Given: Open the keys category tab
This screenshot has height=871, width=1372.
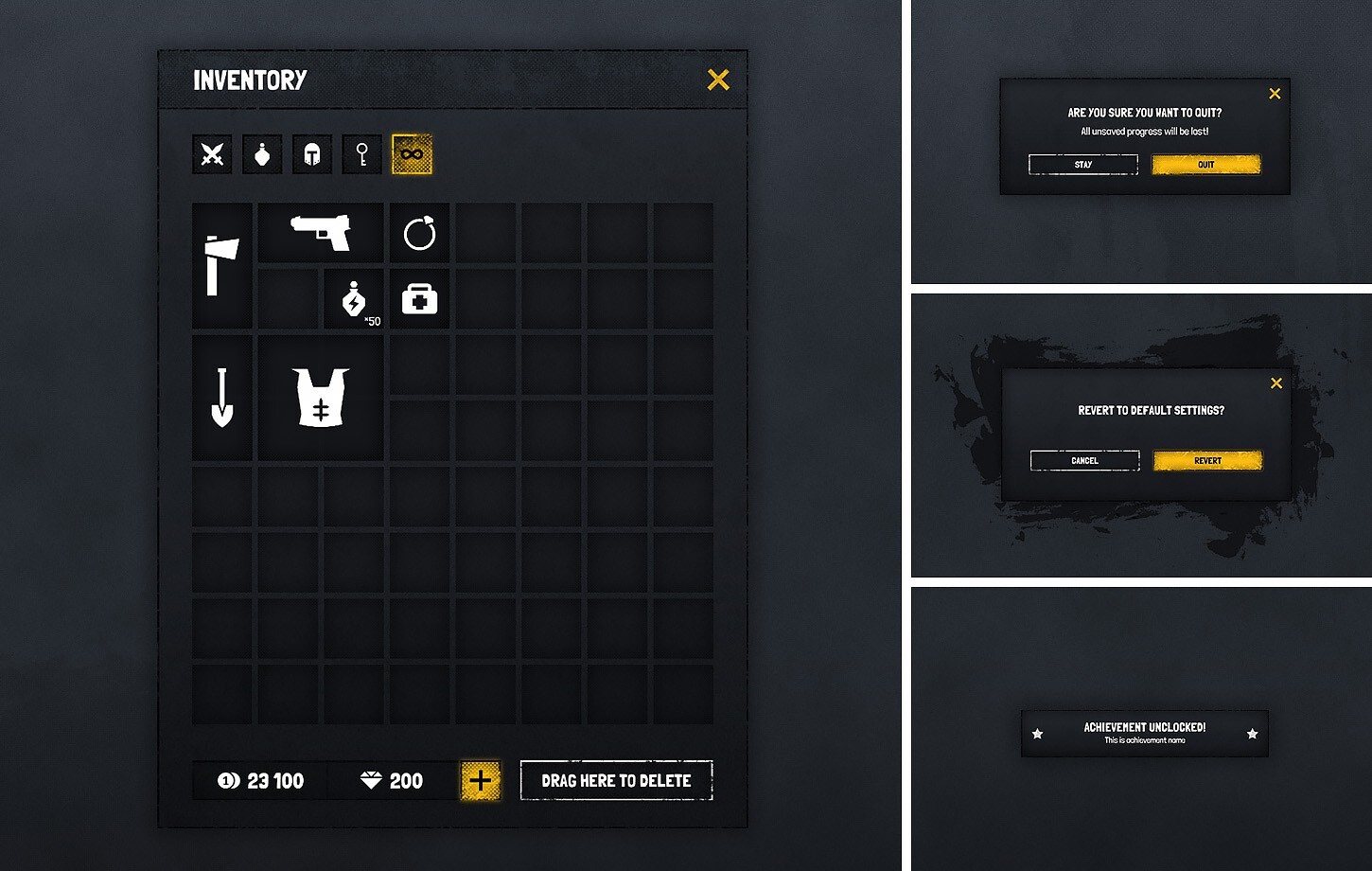Looking at the screenshot, I should 362,153.
